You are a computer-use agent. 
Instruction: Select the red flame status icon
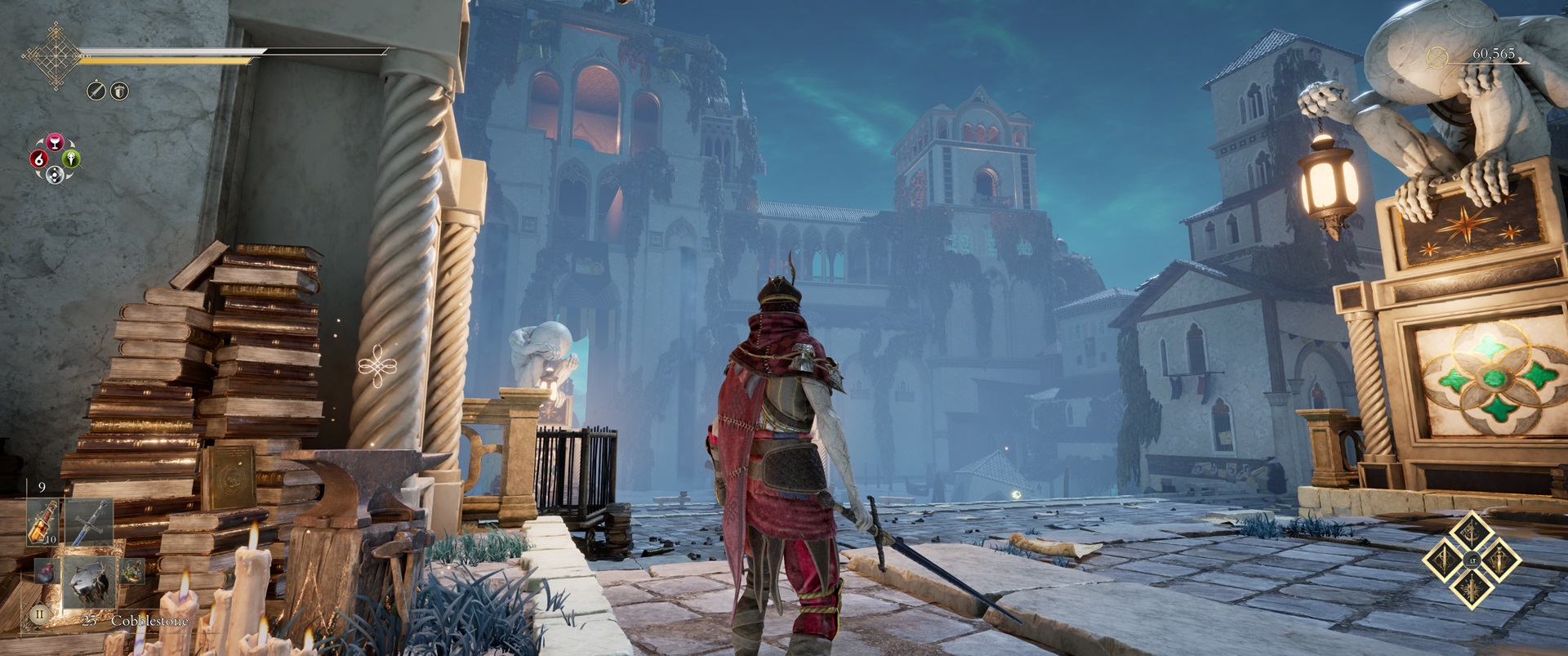pyautogui.click(x=38, y=159)
